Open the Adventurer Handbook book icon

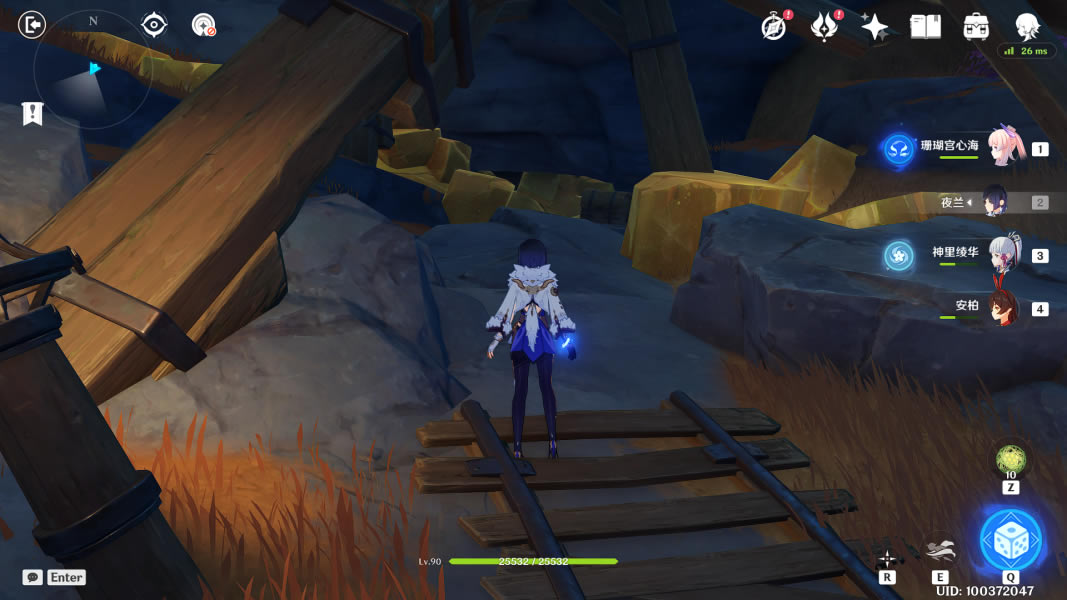coord(925,27)
